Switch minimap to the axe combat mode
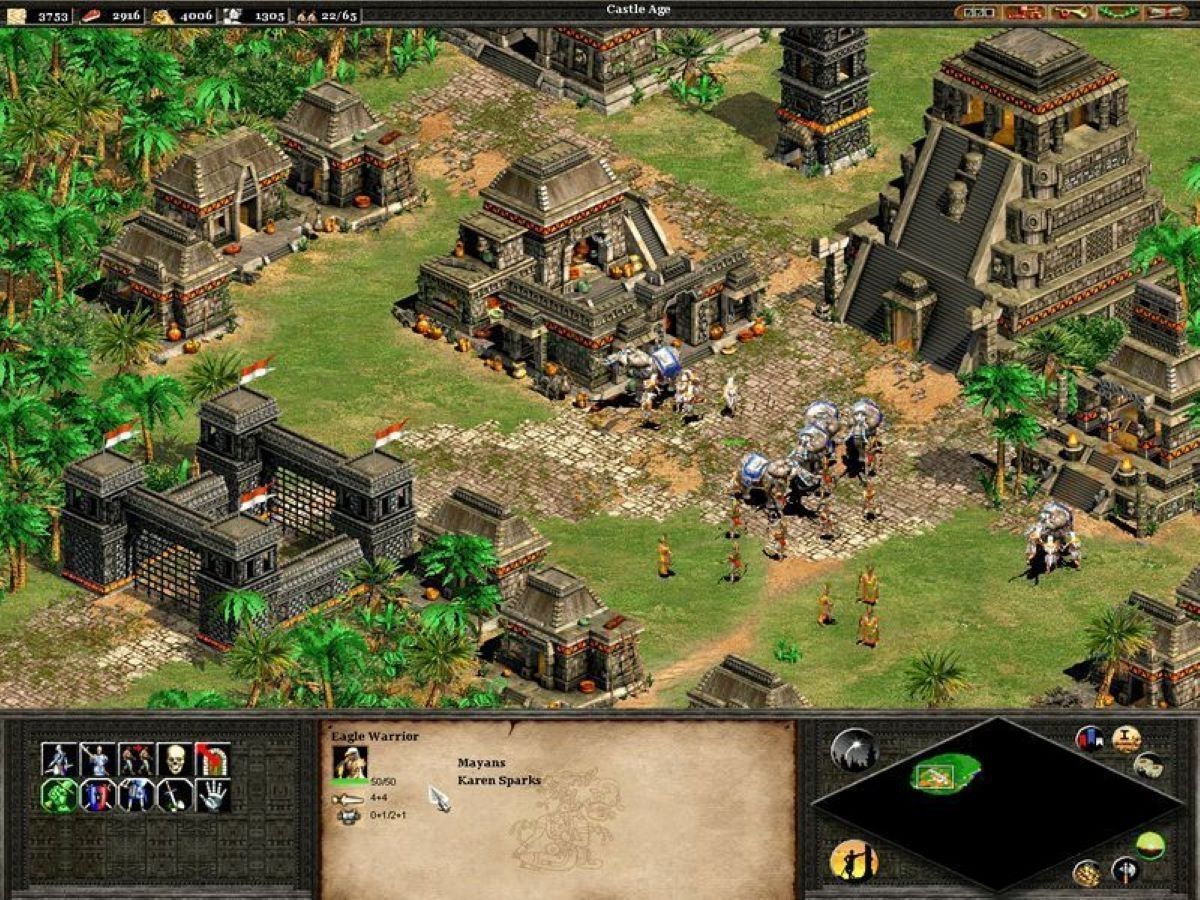Viewport: 1200px width, 900px height. (1125, 870)
